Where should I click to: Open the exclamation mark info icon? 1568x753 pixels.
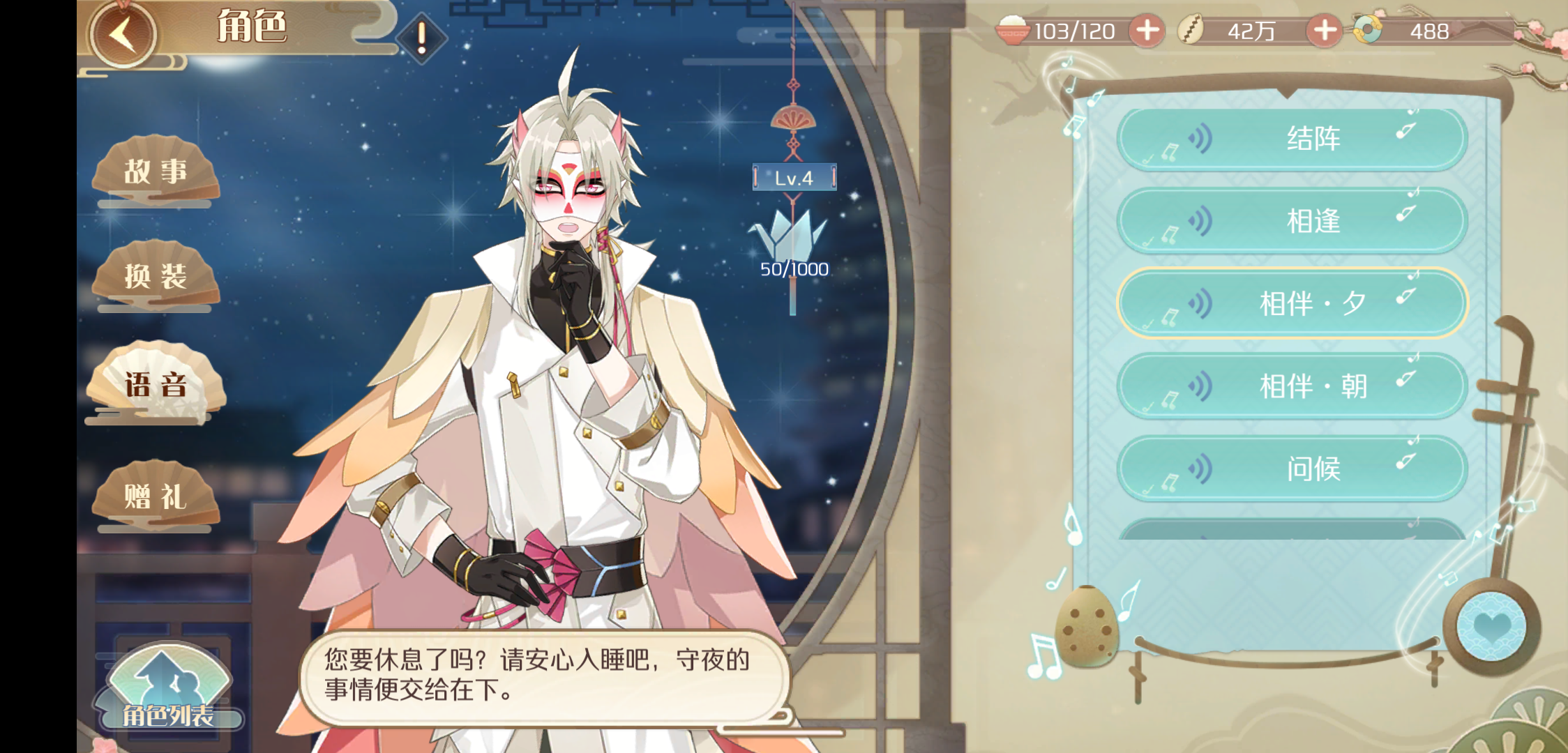(x=421, y=37)
